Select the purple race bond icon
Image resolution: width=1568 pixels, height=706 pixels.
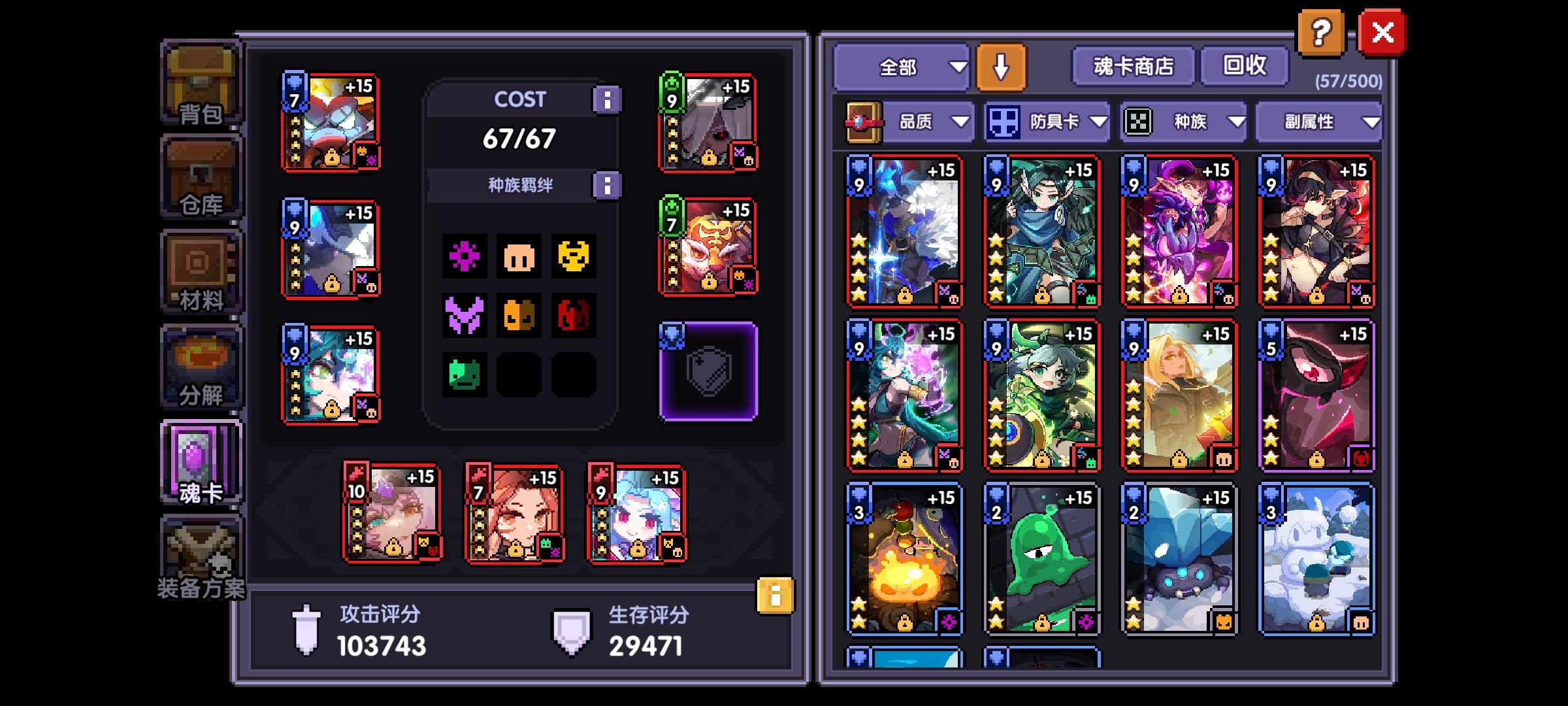pos(465,257)
